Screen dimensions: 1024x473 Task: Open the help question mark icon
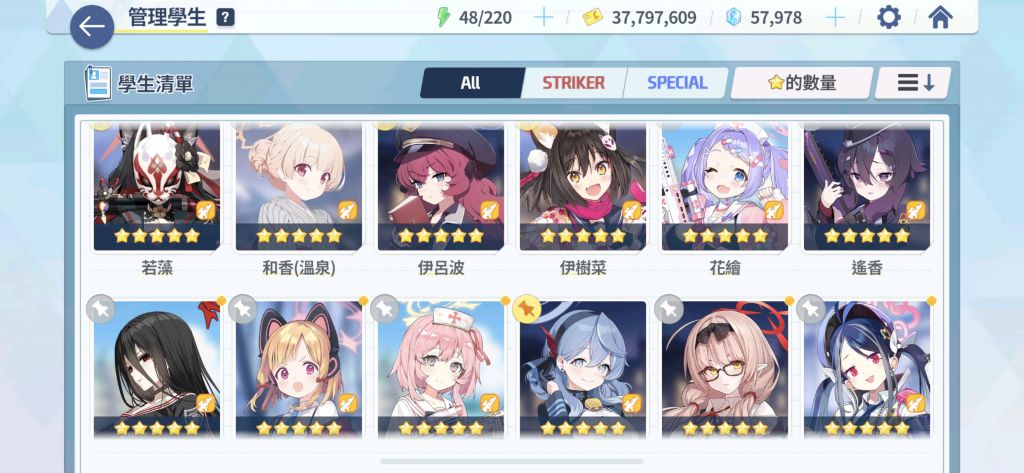pyautogui.click(x=226, y=17)
